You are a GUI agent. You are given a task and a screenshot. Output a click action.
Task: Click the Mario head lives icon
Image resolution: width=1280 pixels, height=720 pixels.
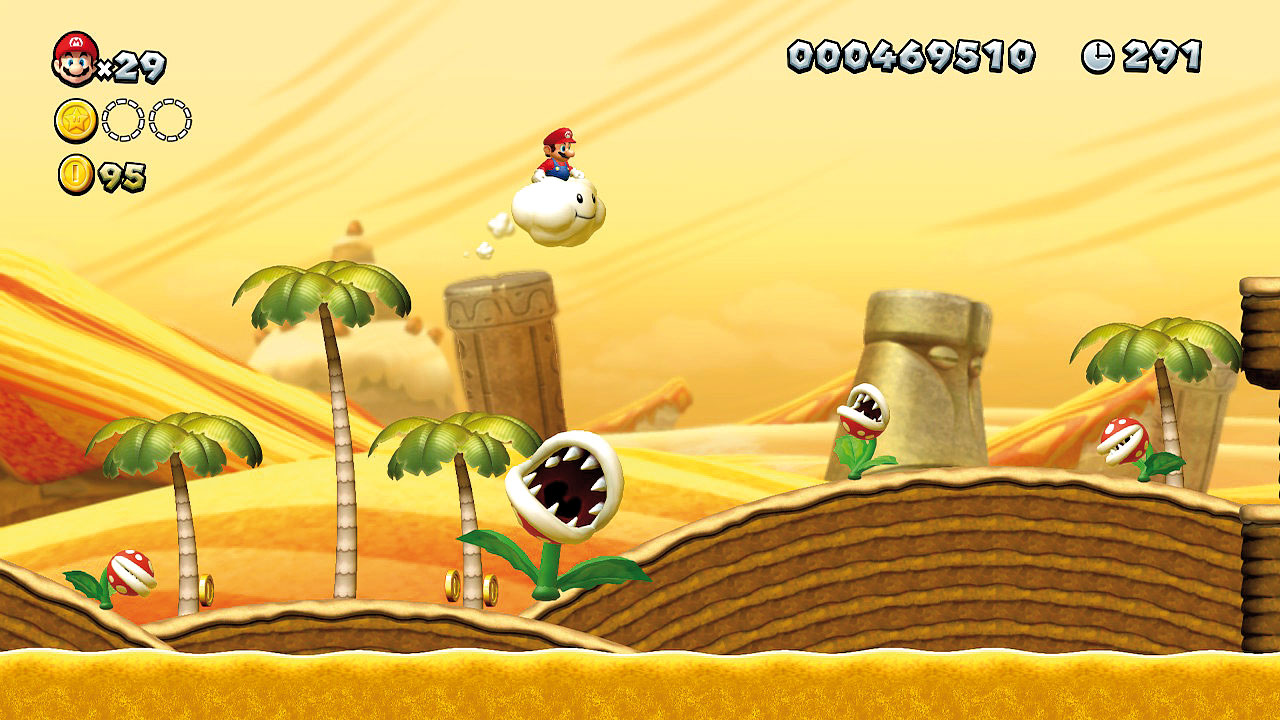click(x=75, y=58)
